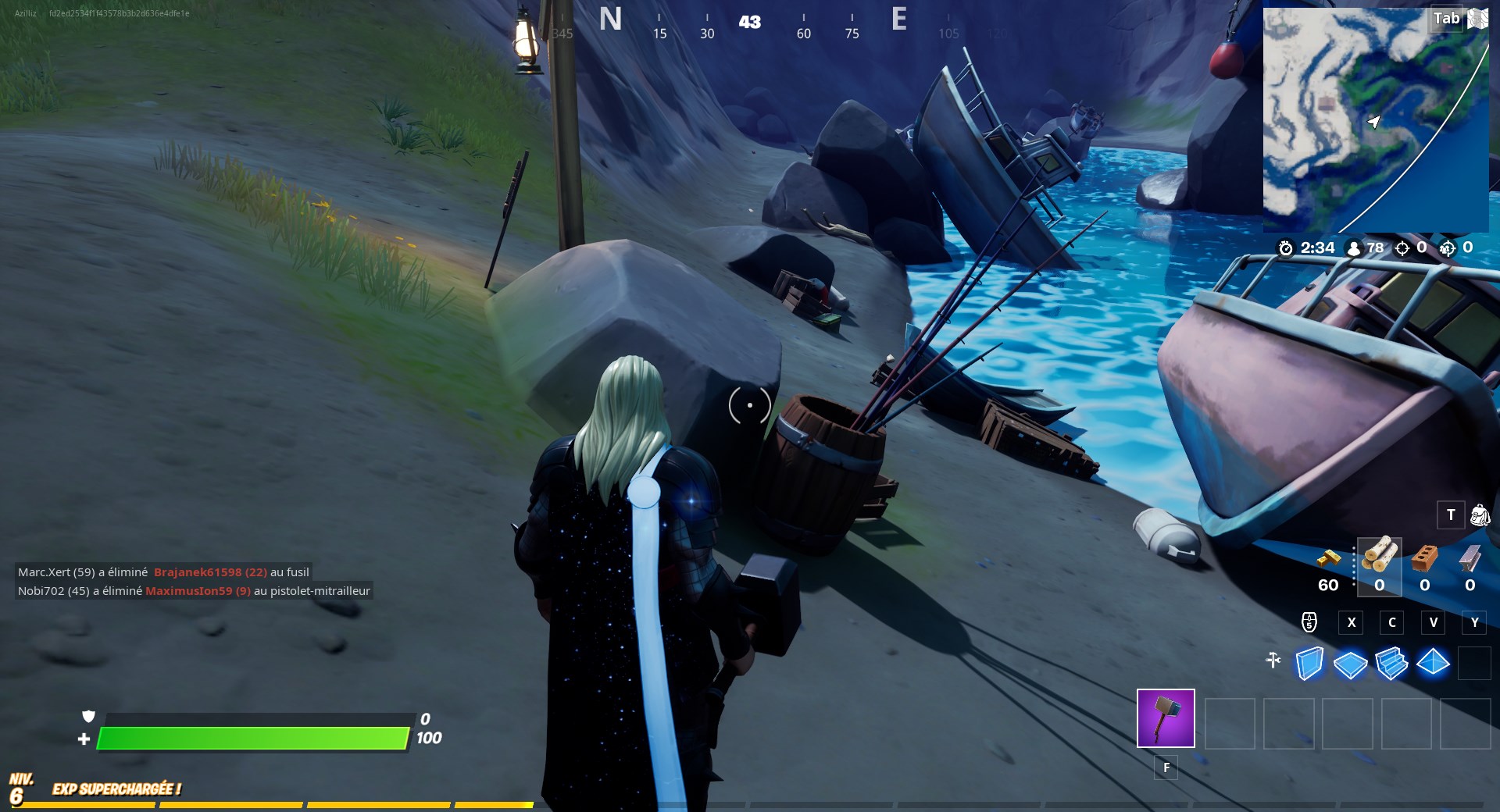Select the edit tool wrench icon
1500x812 pixels.
[1273, 660]
